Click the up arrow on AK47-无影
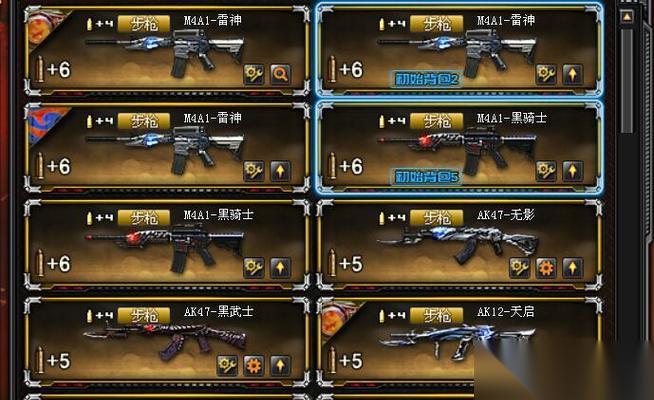654x400 pixels. [x=572, y=267]
